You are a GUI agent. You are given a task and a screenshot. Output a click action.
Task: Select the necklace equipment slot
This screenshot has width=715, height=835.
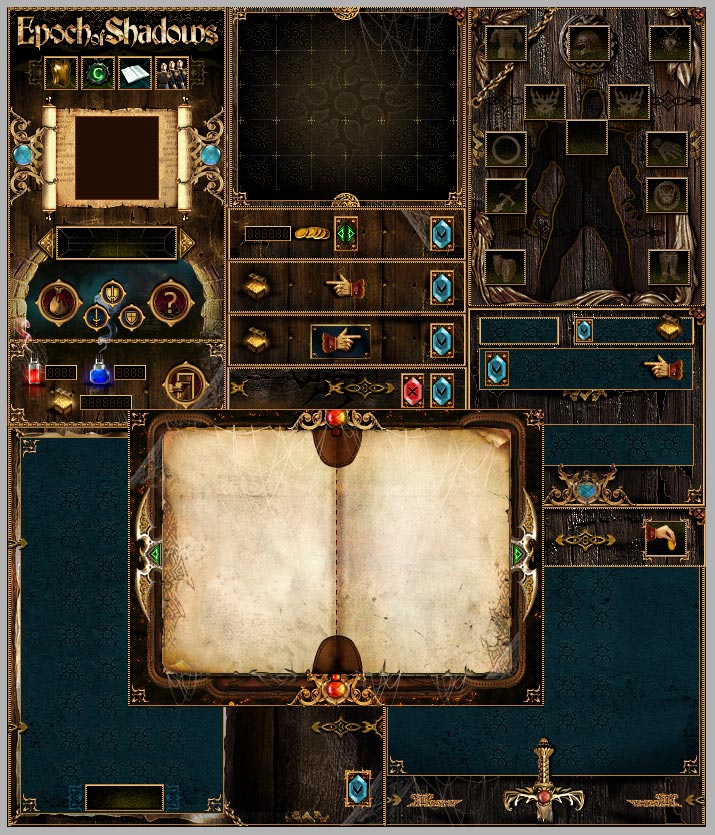(x=669, y=42)
